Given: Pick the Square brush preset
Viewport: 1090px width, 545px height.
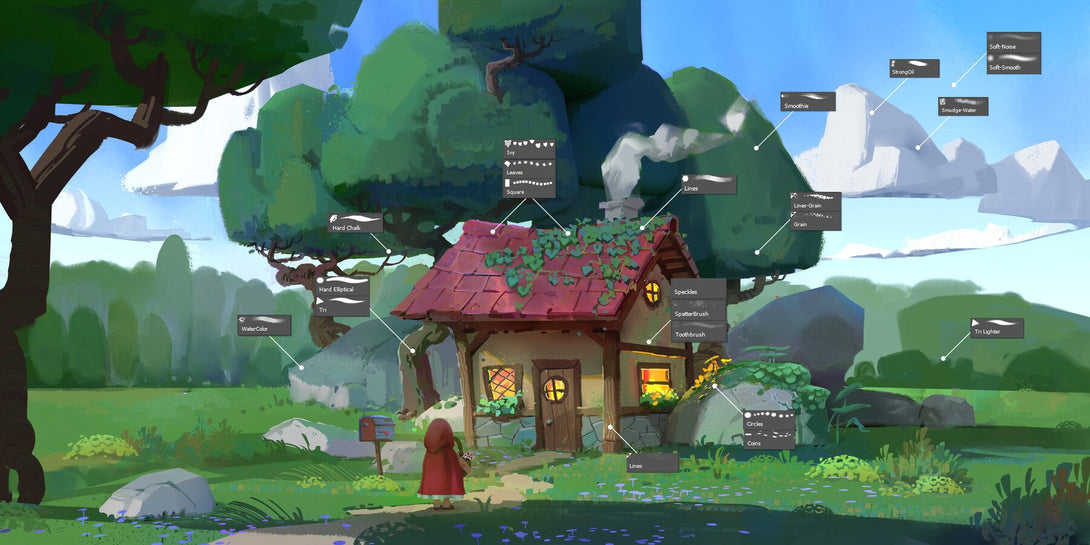Looking at the screenshot, I should pyautogui.click(x=528, y=187).
